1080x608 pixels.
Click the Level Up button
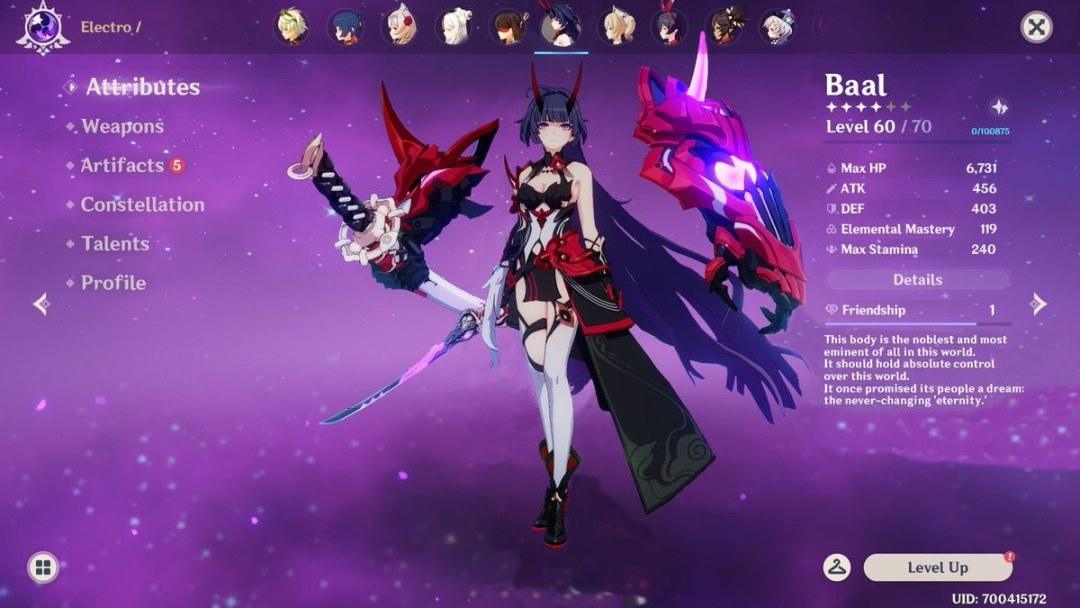(x=937, y=567)
